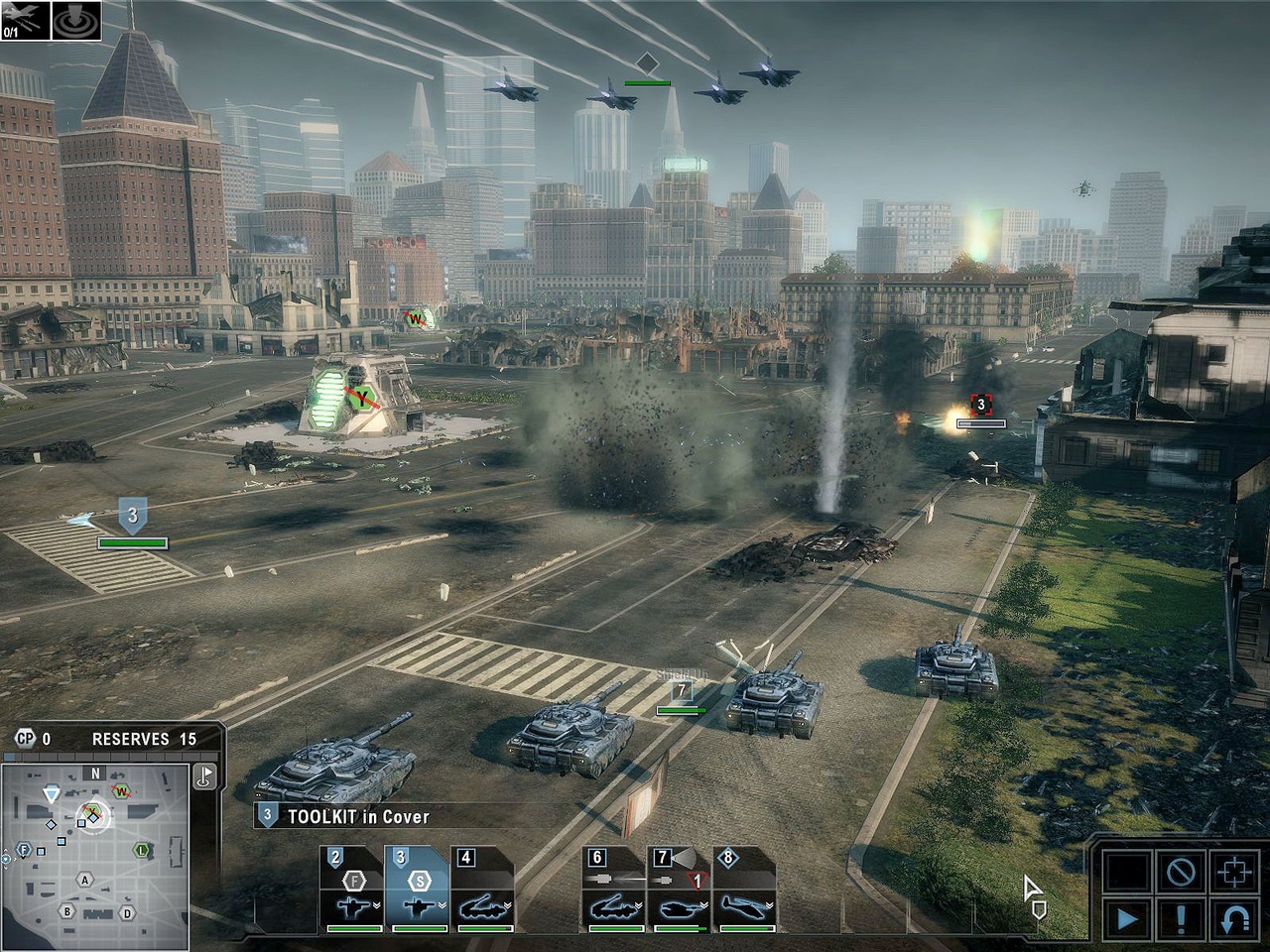The height and width of the screenshot is (952, 1270).
Task: Select highlighted unit group 3 card
Action: pos(418,890)
